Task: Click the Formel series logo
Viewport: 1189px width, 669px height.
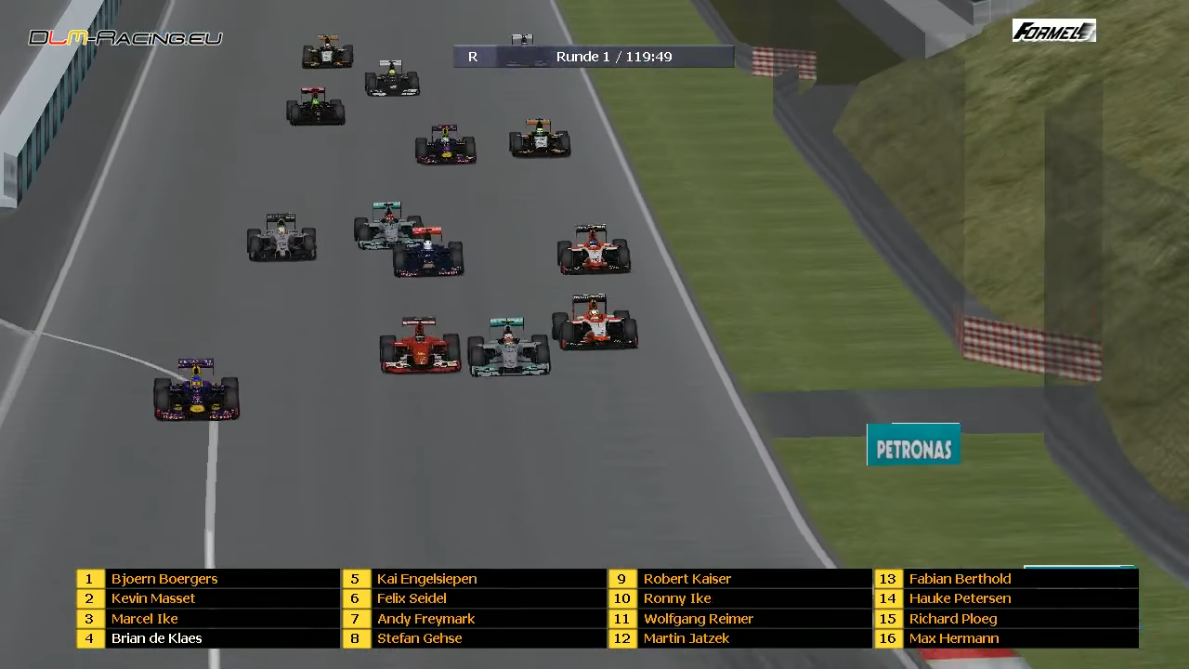Action: (1053, 31)
